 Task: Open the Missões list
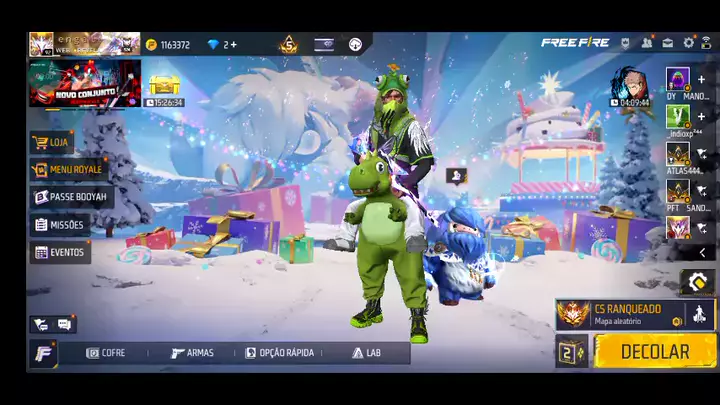coord(60,225)
